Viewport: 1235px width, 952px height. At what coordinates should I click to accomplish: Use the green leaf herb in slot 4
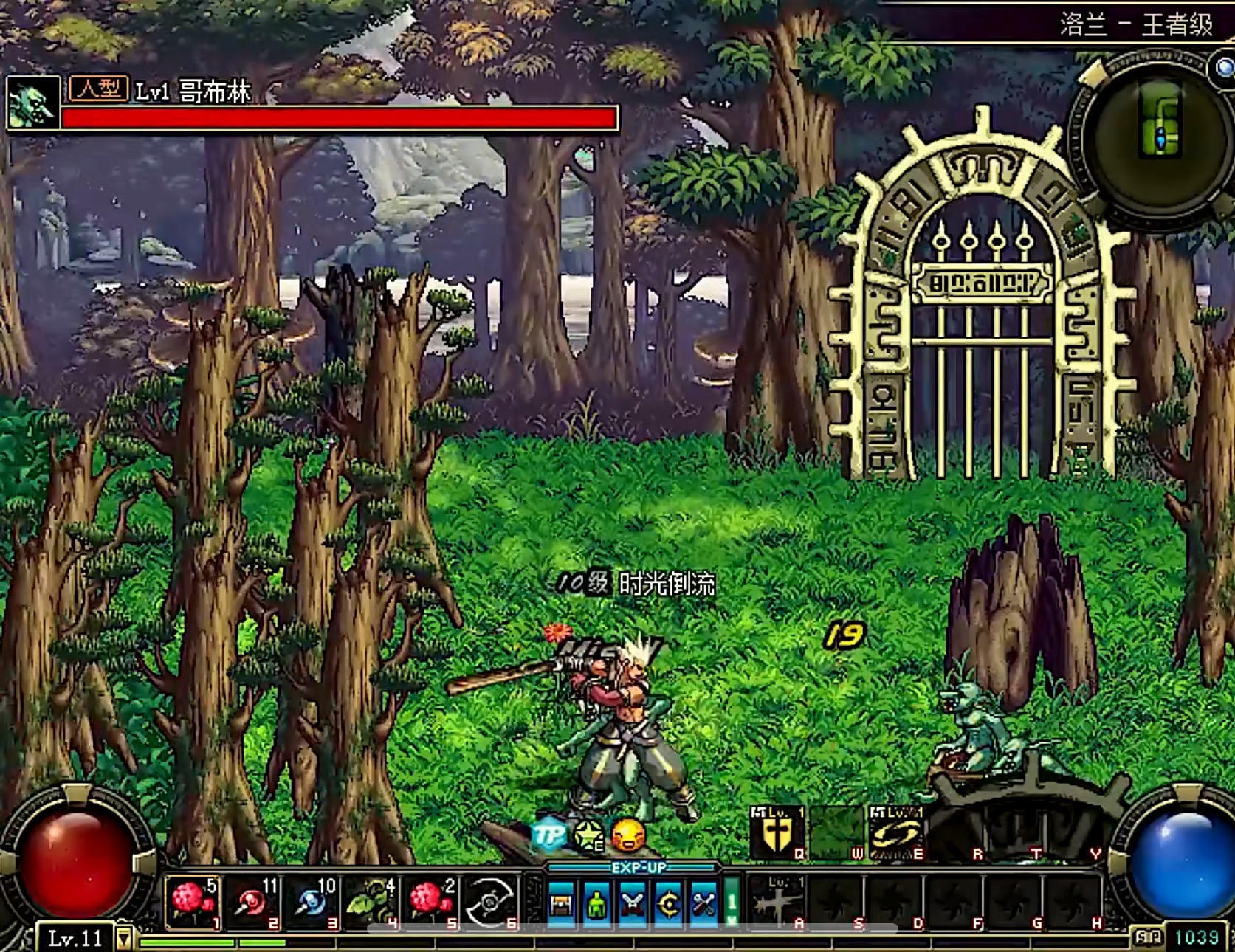click(371, 901)
